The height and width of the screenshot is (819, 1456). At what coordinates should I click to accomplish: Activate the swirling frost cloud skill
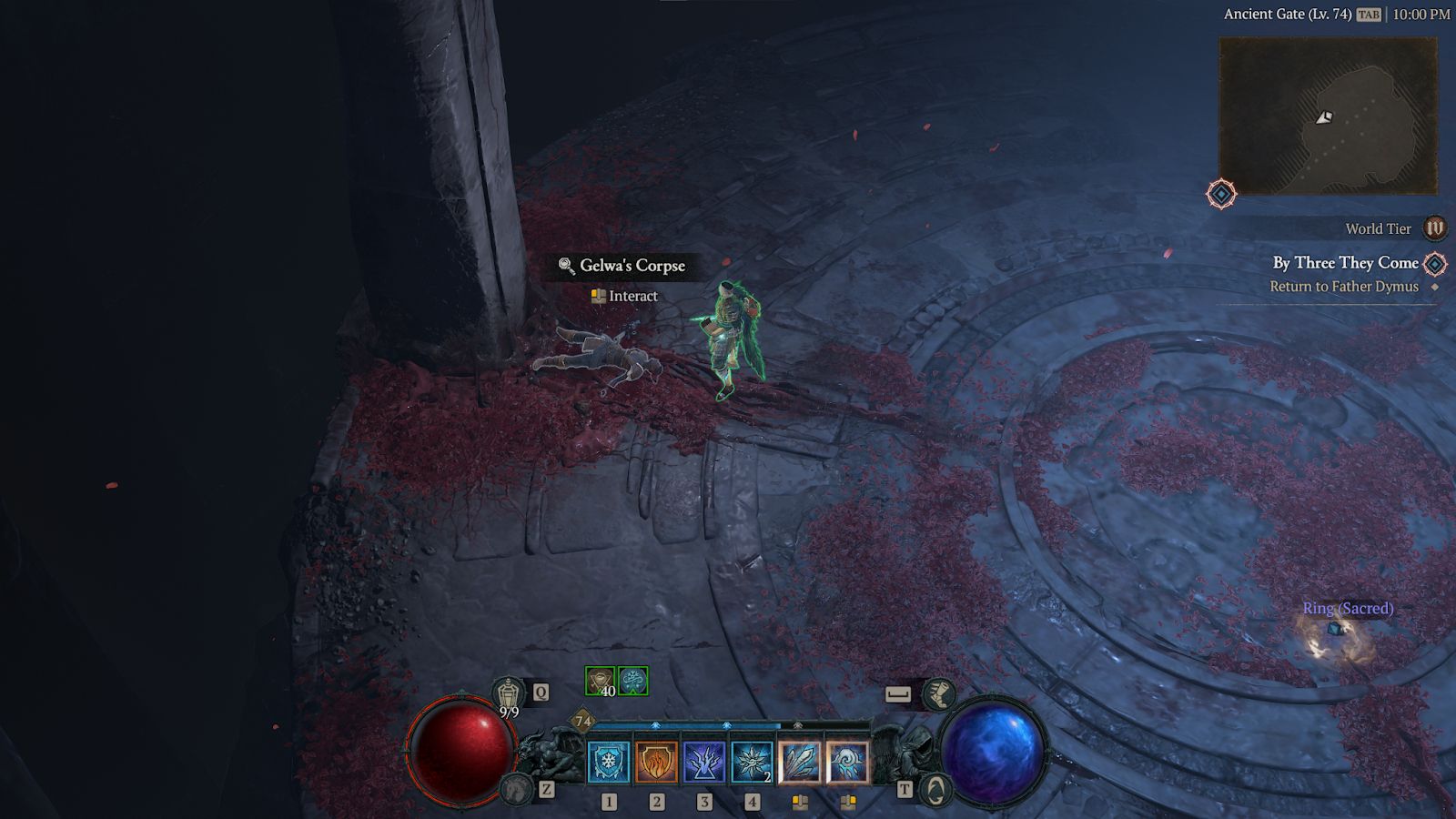click(x=847, y=763)
